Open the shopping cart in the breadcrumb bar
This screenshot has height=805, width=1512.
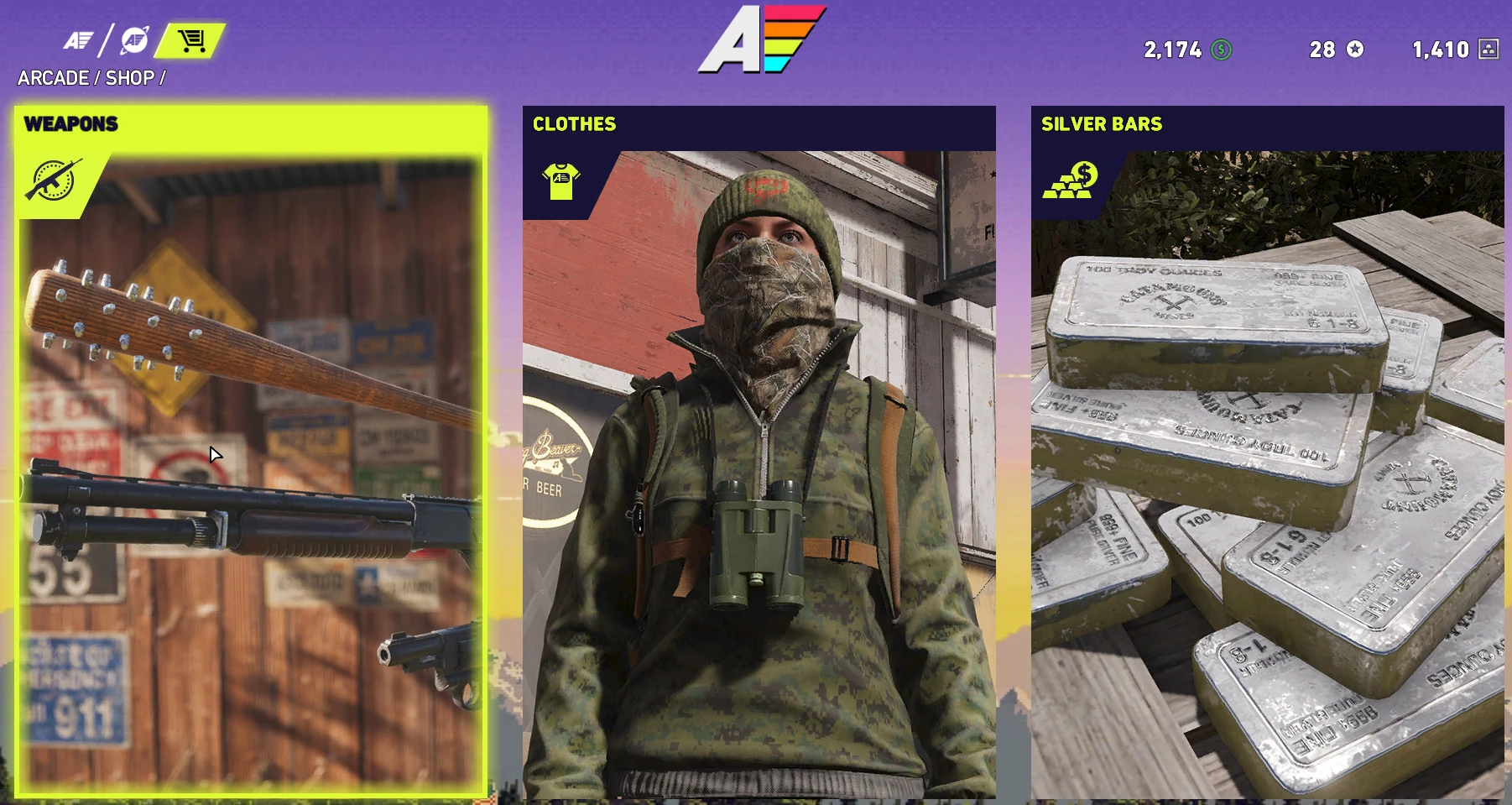pos(191,40)
